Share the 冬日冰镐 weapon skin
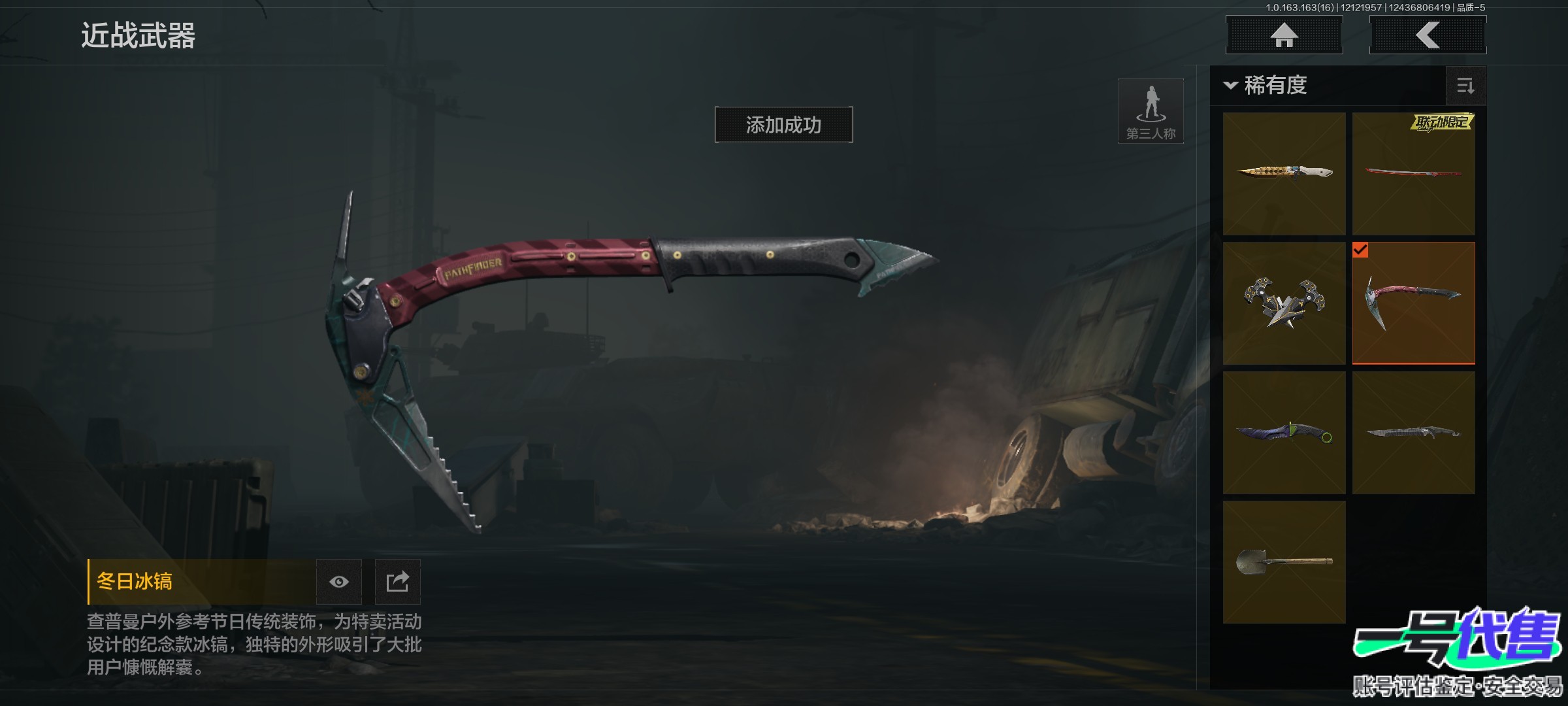Screen dimensions: 1568x706 point(397,582)
